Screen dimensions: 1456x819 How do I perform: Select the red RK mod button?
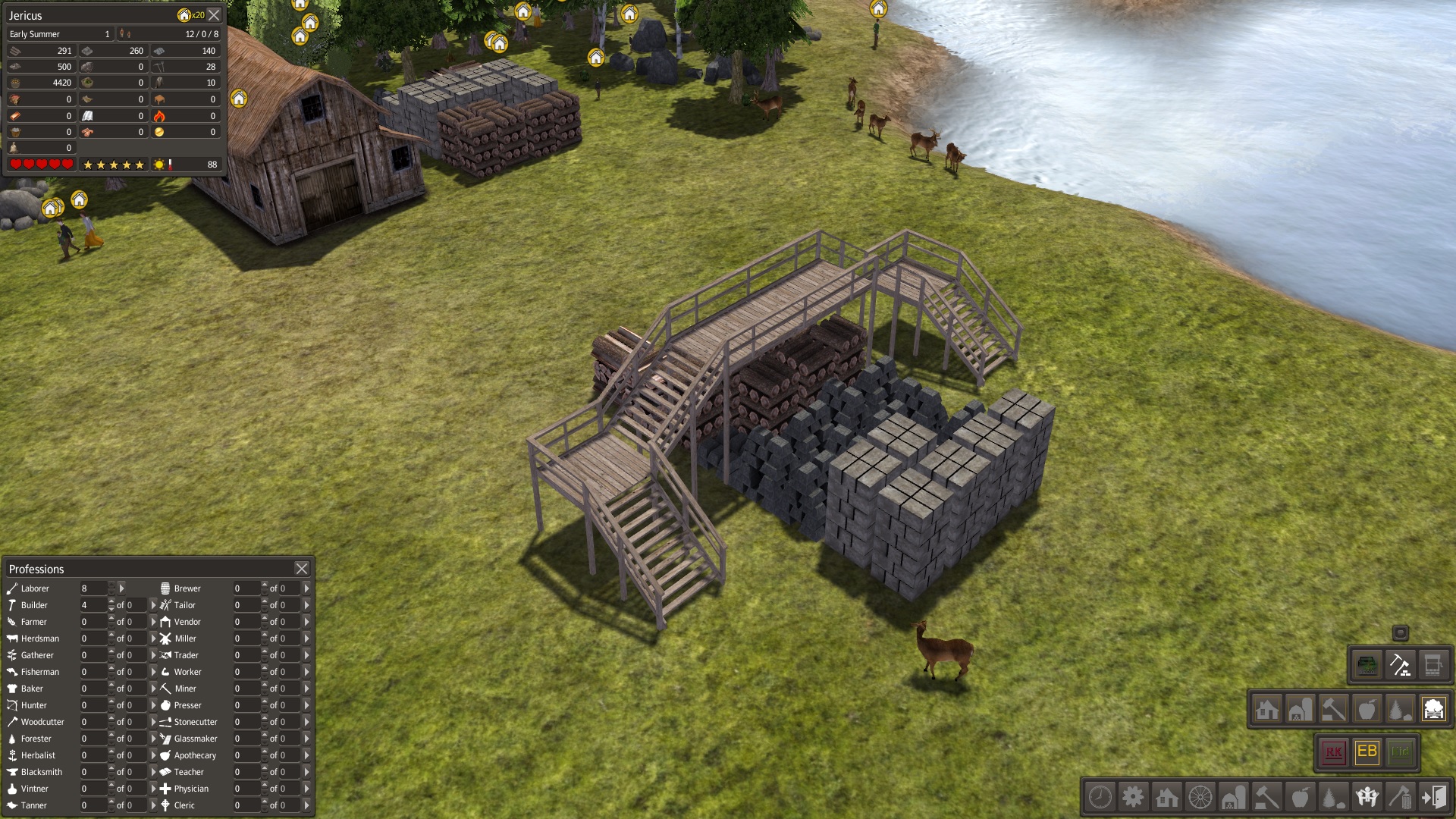1333,752
